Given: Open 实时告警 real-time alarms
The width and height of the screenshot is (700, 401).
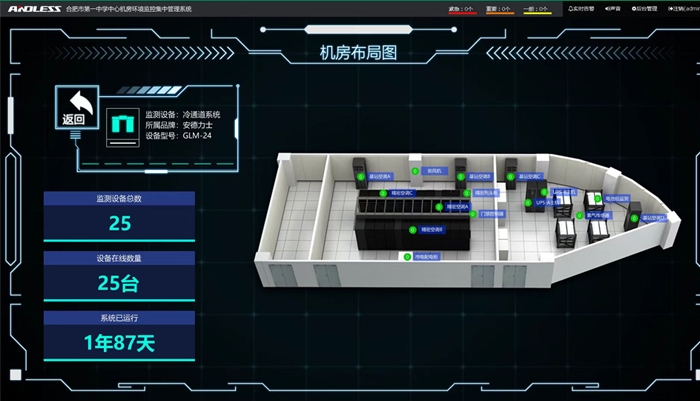Looking at the screenshot, I should tap(580, 8).
